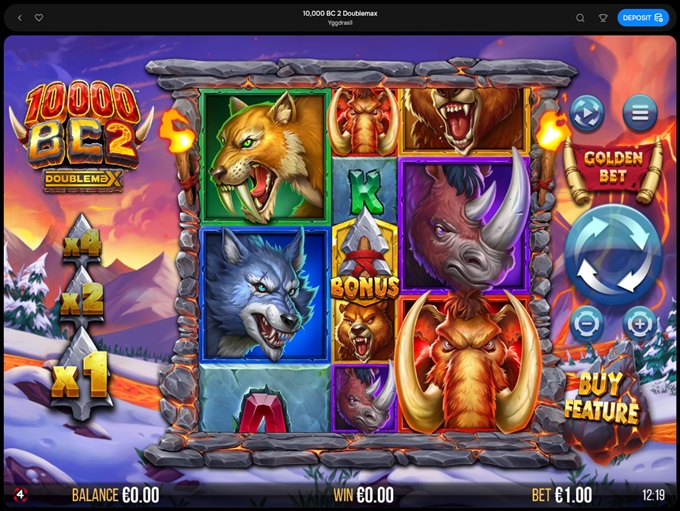Screen dimensions: 680x511
Task: Increase the bet with the plus button
Action: [639, 322]
